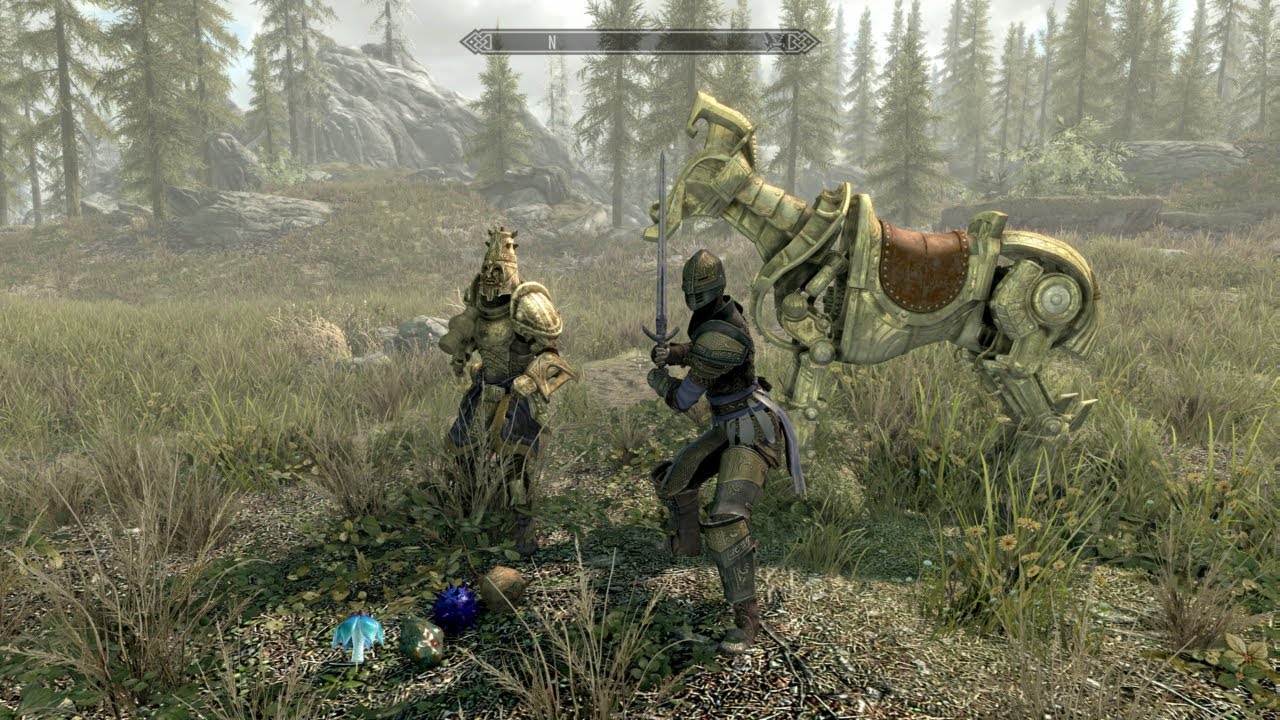
Task: Click the compass bar showing North
Action: [640, 42]
